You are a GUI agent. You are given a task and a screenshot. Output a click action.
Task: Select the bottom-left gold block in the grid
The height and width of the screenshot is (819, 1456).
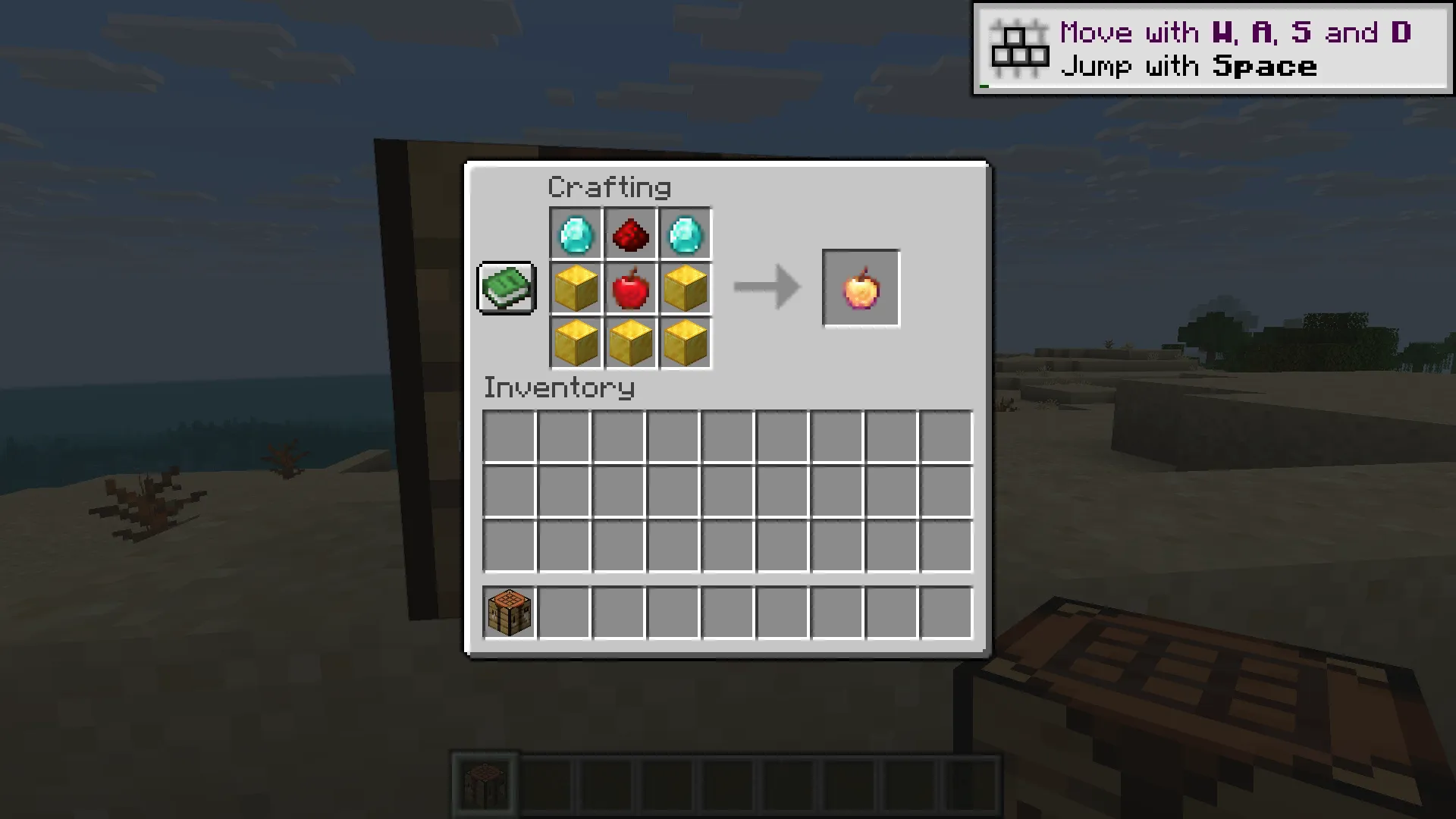[575, 341]
